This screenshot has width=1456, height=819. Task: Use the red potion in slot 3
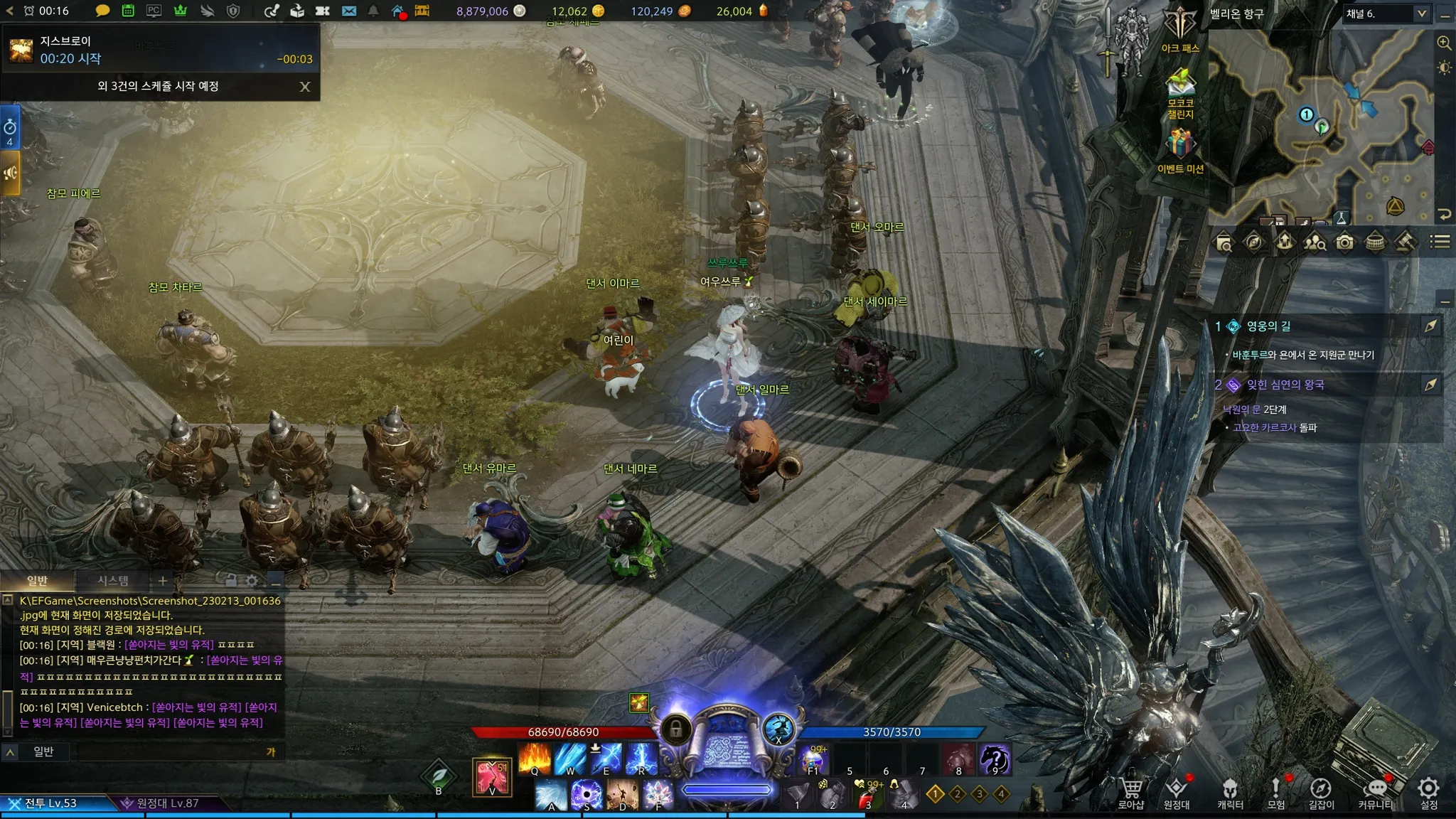[x=867, y=795]
